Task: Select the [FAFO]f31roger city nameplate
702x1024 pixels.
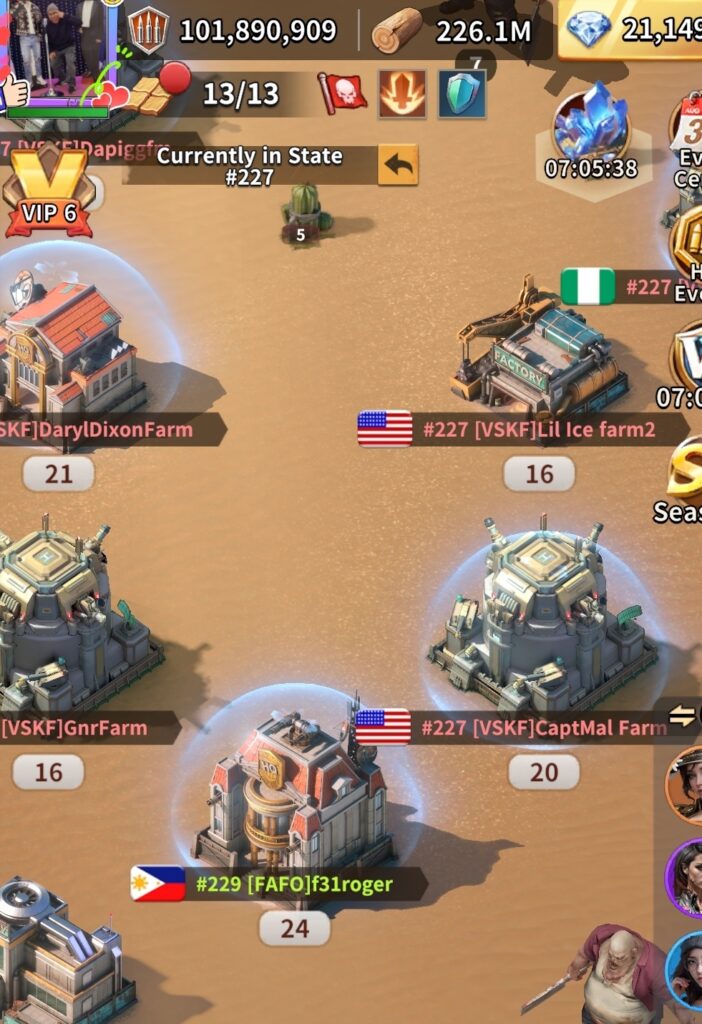Action: 278,884
